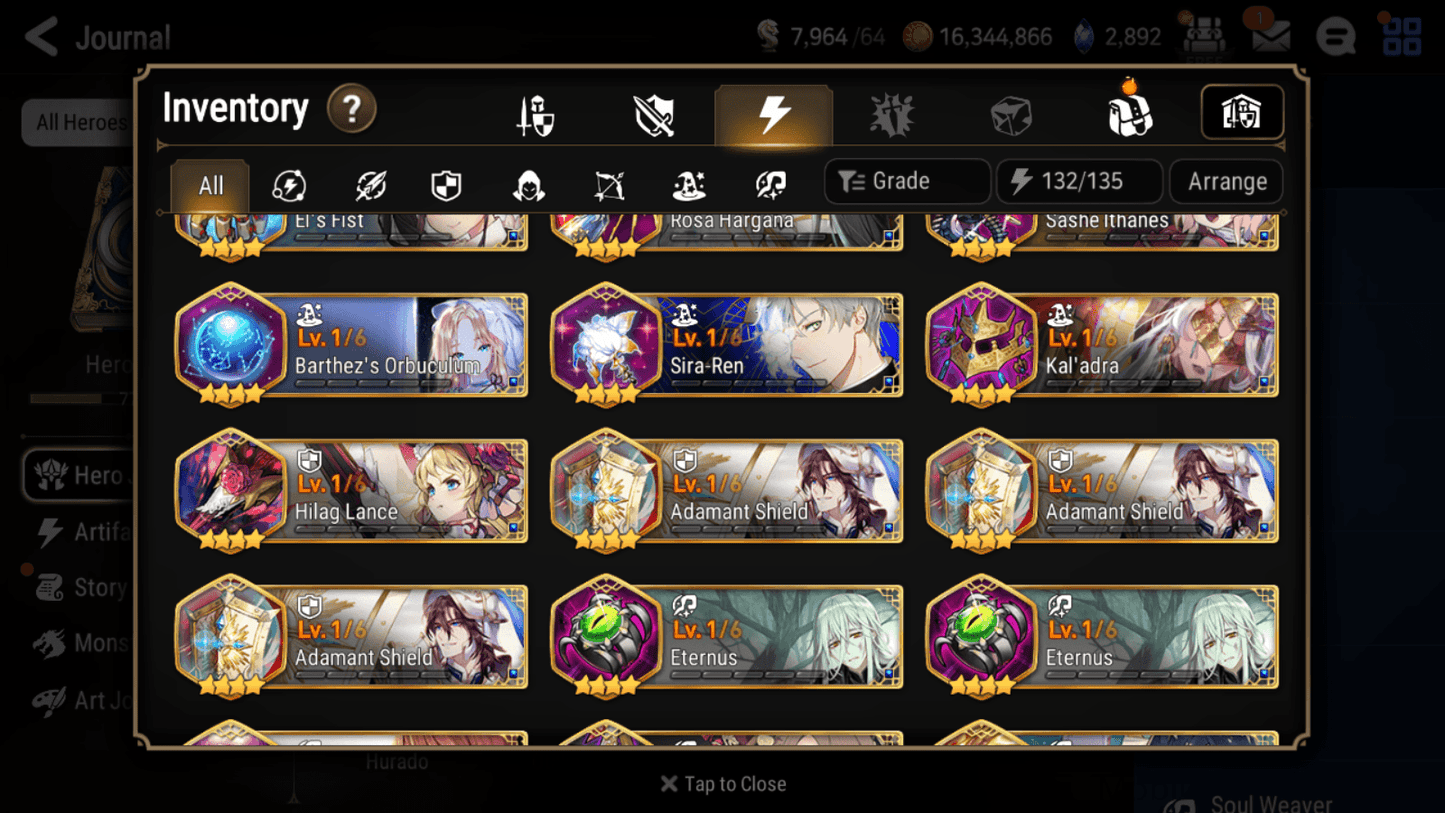
Task: Open the Grade sorting dropdown
Action: 905,181
